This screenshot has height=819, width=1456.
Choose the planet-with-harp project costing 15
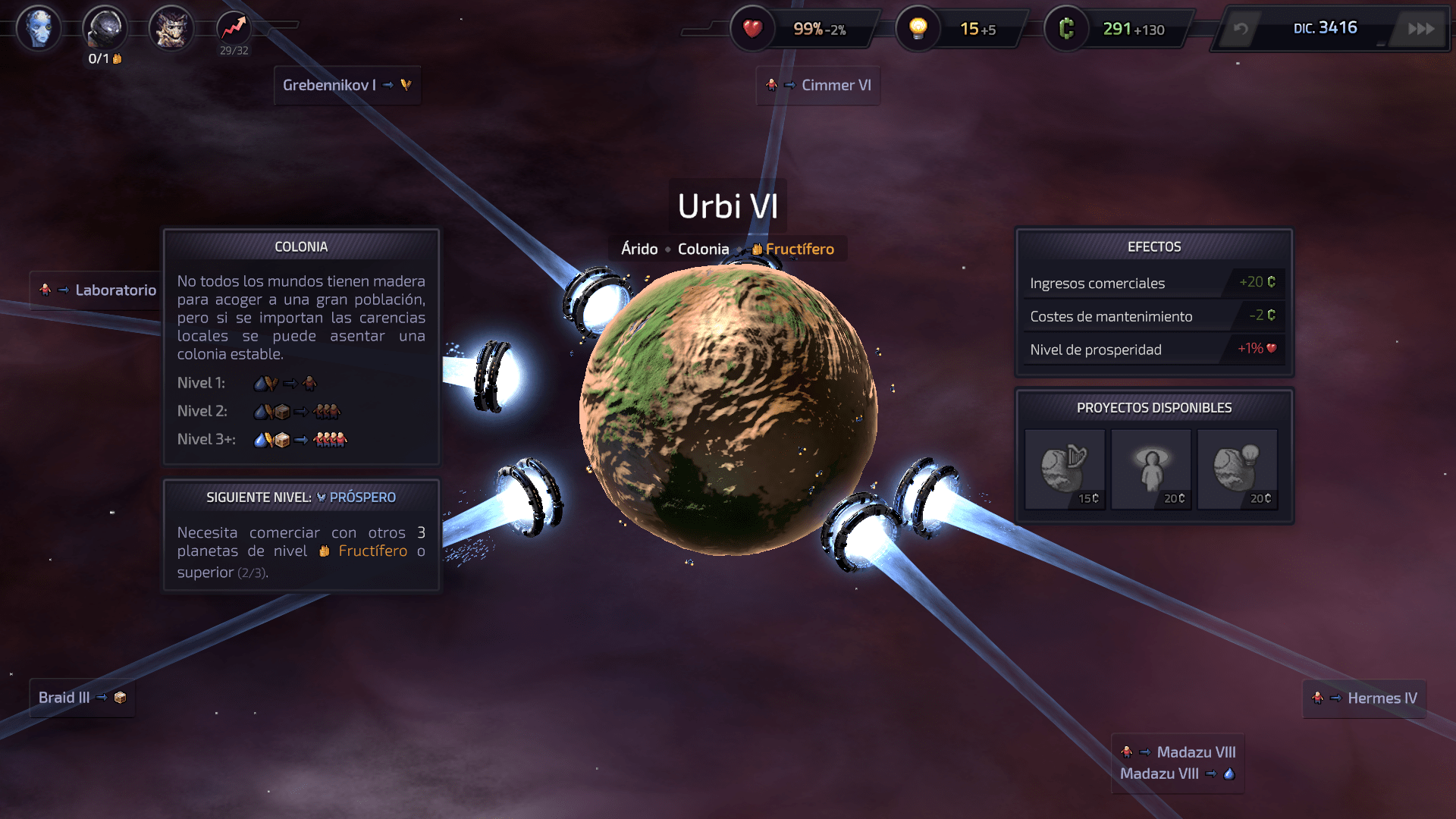point(1065,469)
